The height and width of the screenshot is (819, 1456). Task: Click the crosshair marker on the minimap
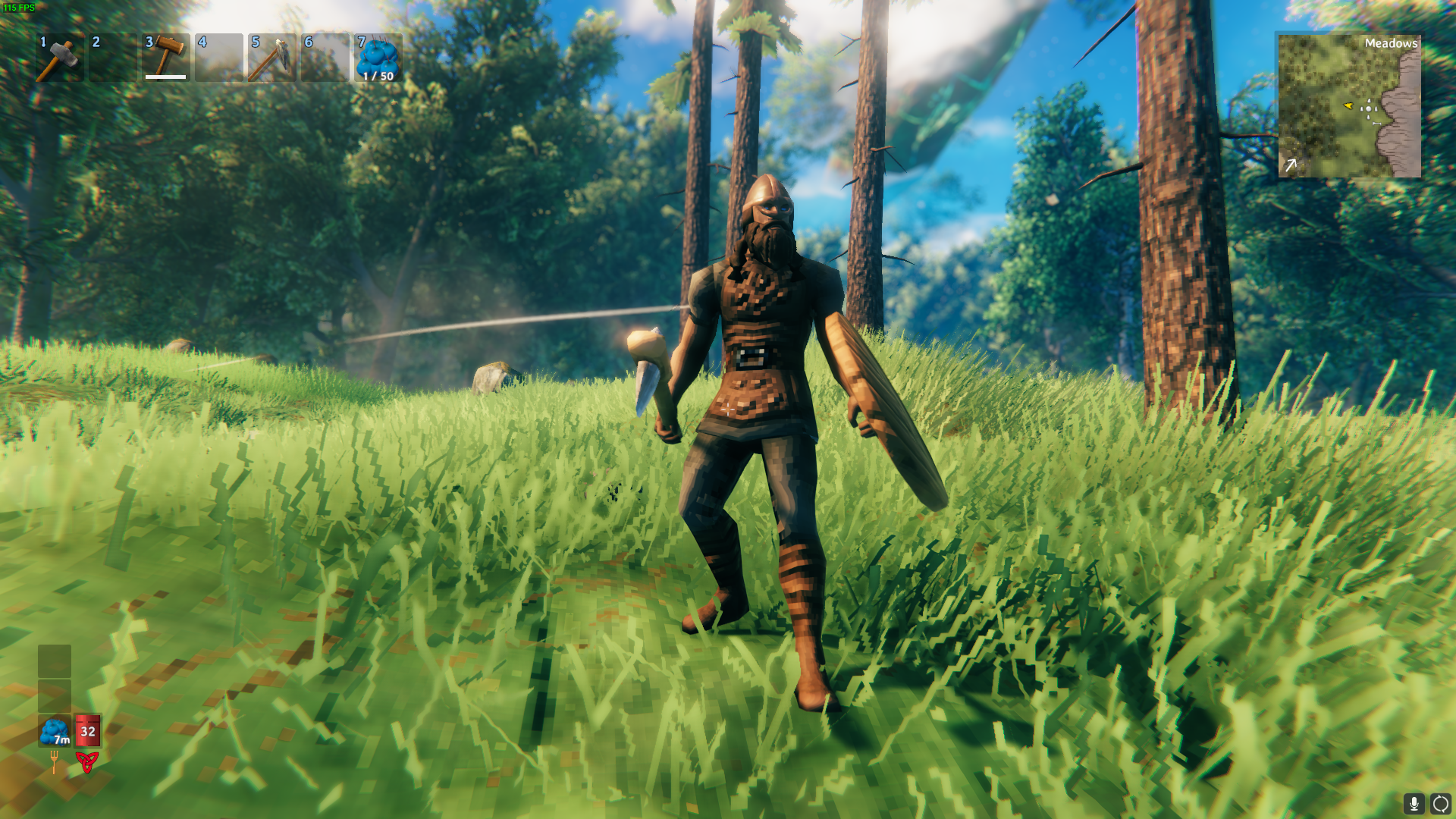click(x=1369, y=109)
